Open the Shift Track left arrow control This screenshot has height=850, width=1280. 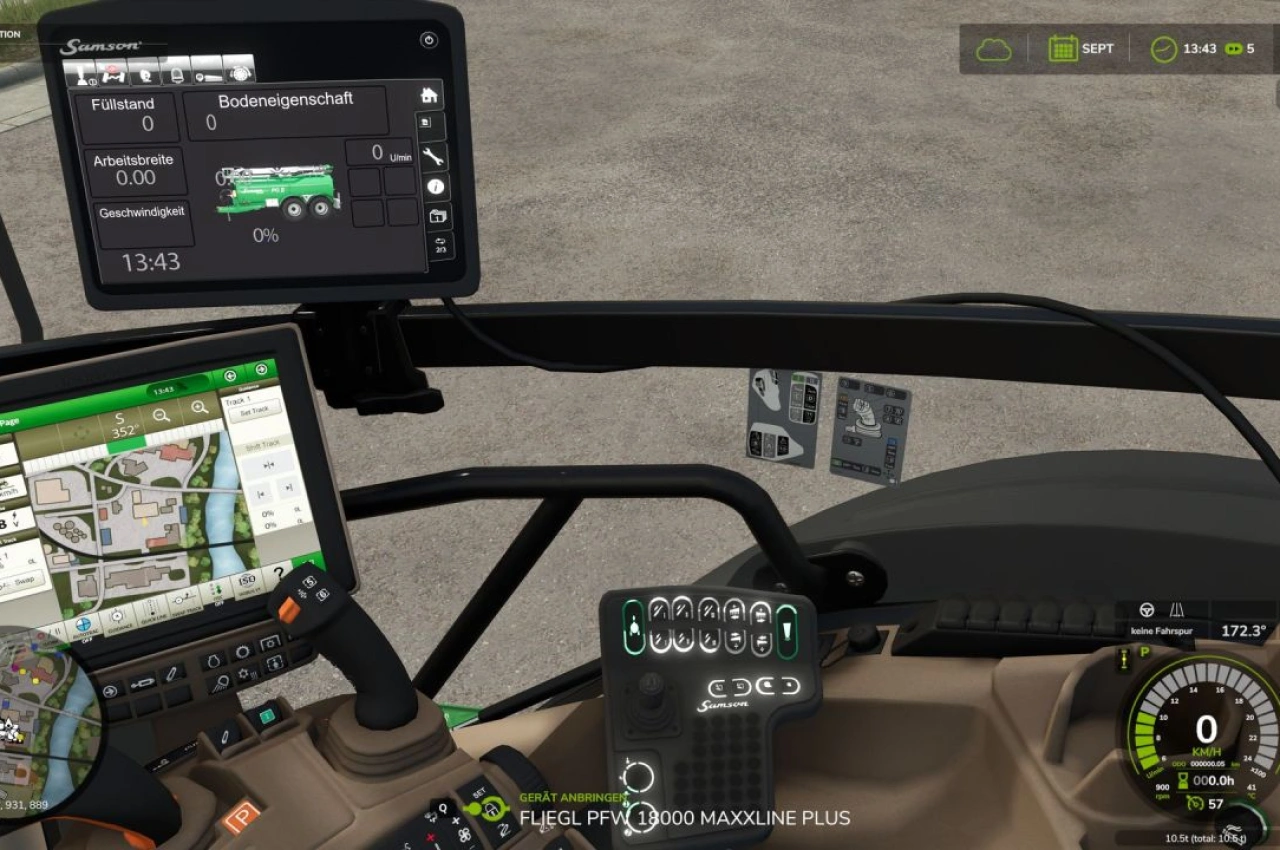[x=260, y=492]
